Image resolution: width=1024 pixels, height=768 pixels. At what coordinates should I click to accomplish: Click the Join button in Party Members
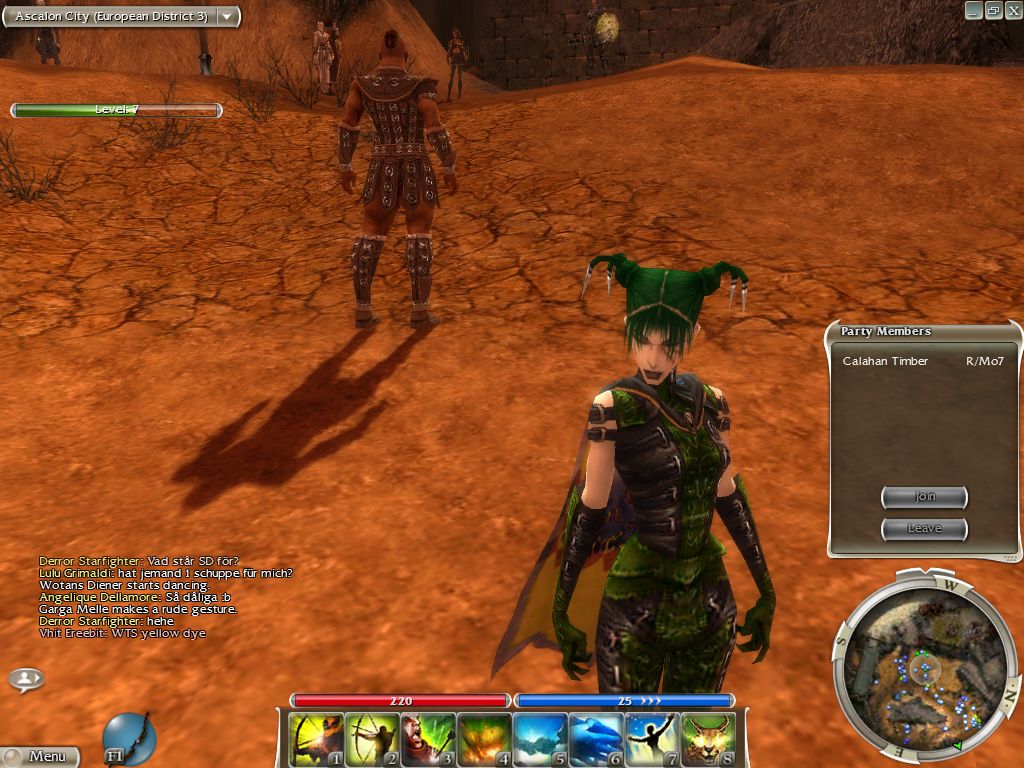click(x=924, y=497)
